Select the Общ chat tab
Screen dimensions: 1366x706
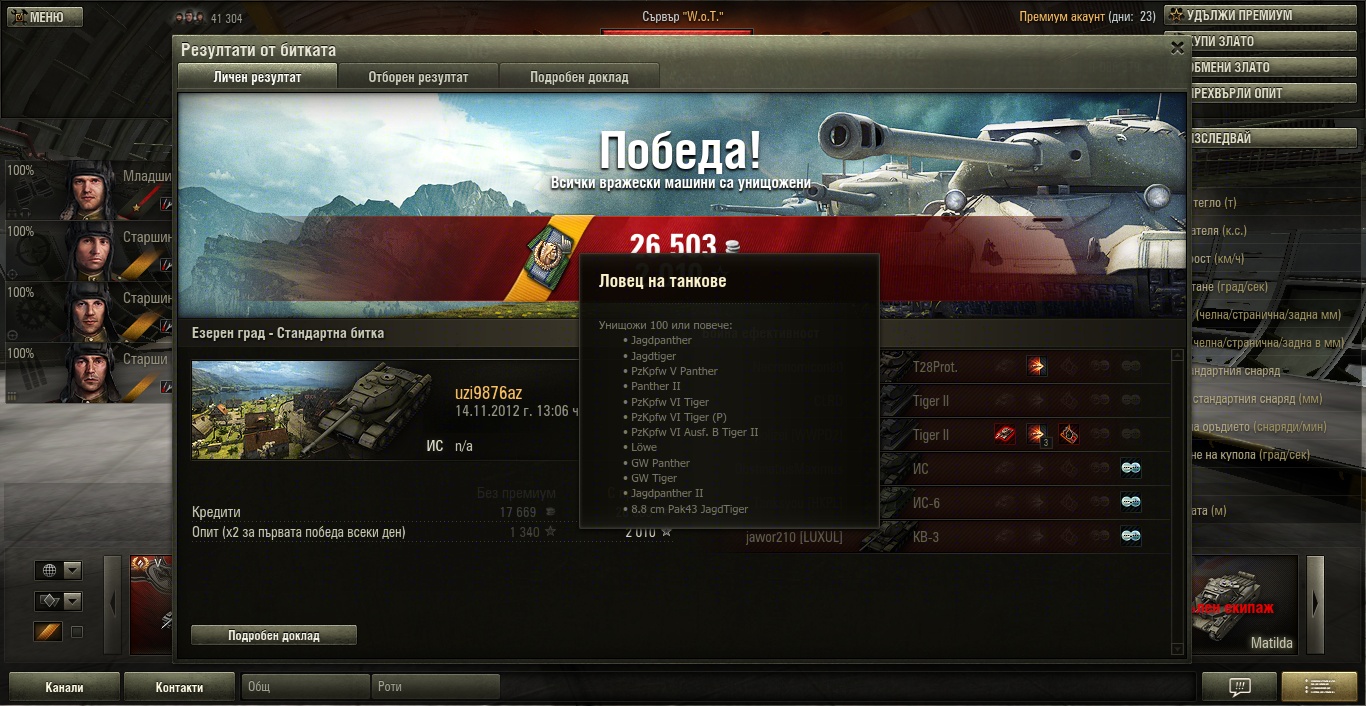305,687
